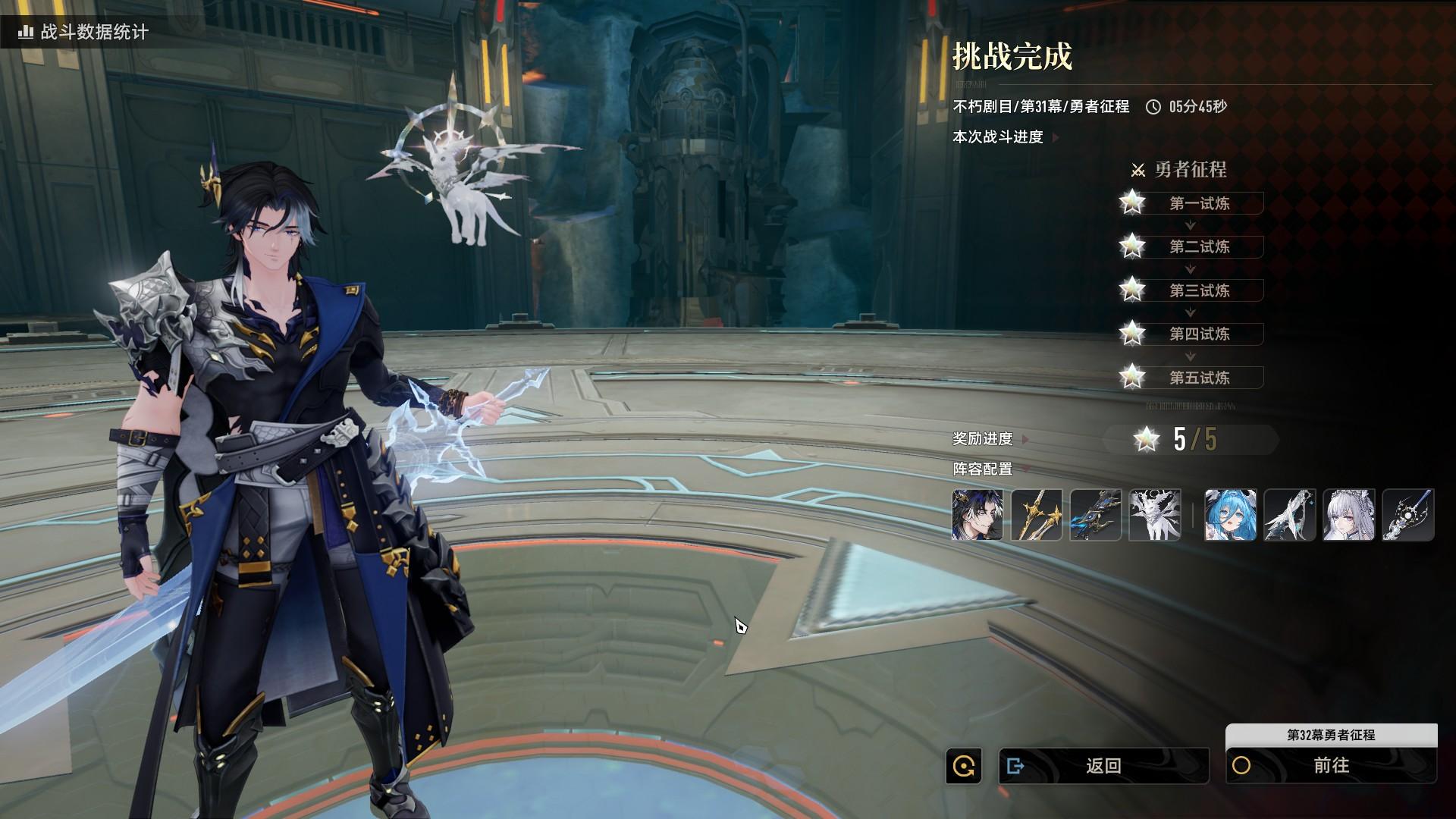Click the dark blue weapon icon
The height and width of the screenshot is (819, 1456).
(x=1096, y=515)
